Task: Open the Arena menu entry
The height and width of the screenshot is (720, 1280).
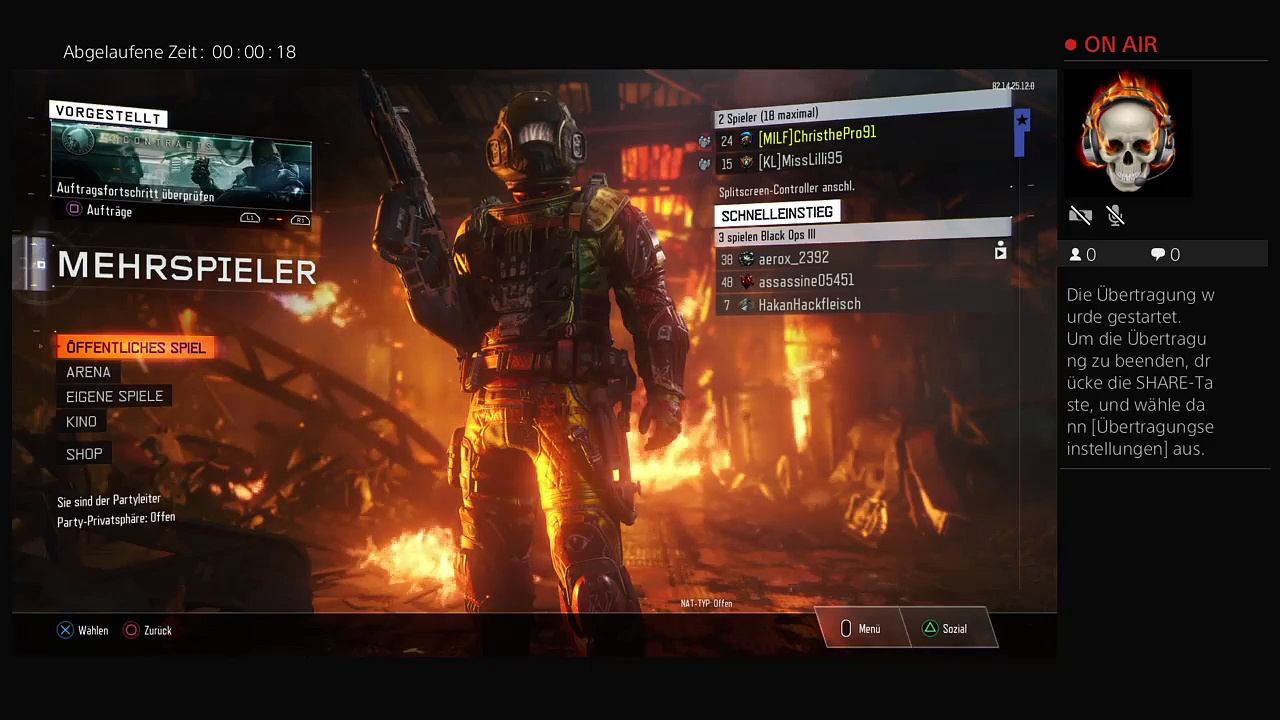Action: [88, 372]
